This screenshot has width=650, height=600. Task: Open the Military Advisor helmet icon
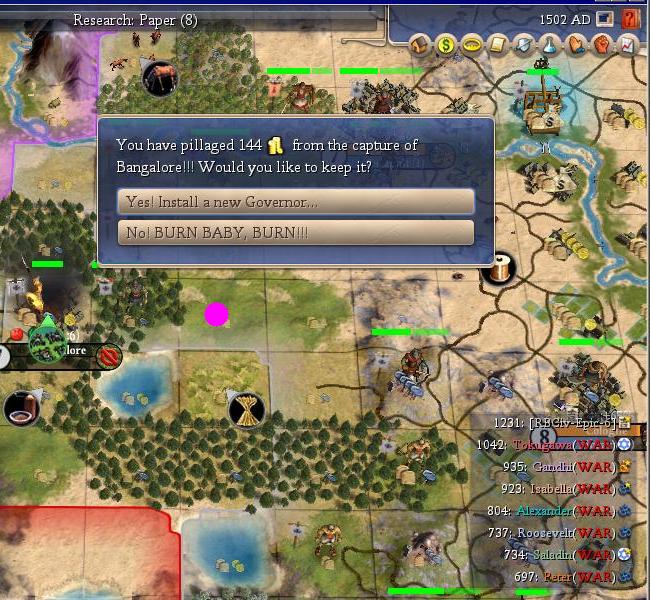(x=524, y=44)
